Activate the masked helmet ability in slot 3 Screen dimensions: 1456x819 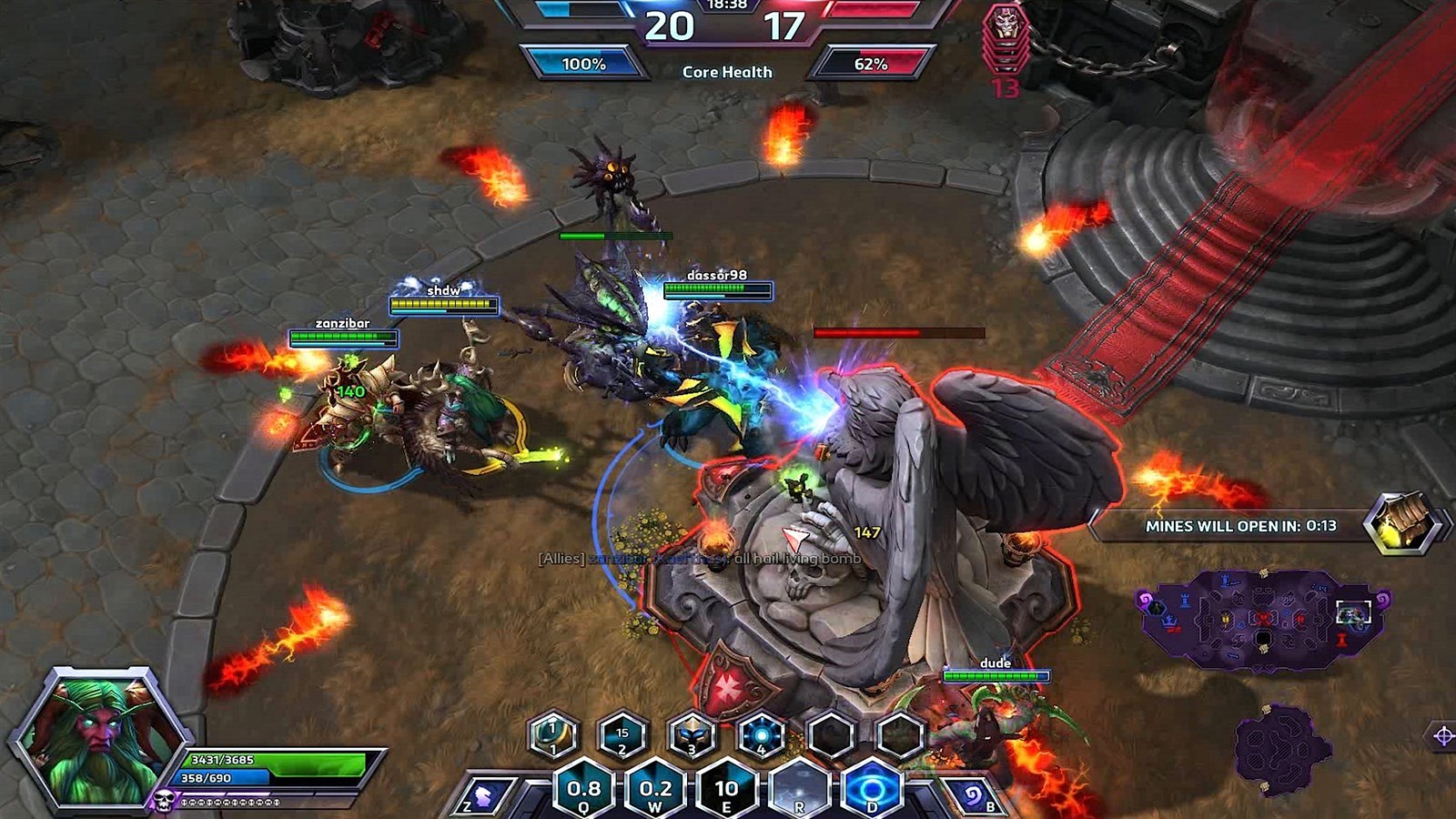(x=692, y=734)
